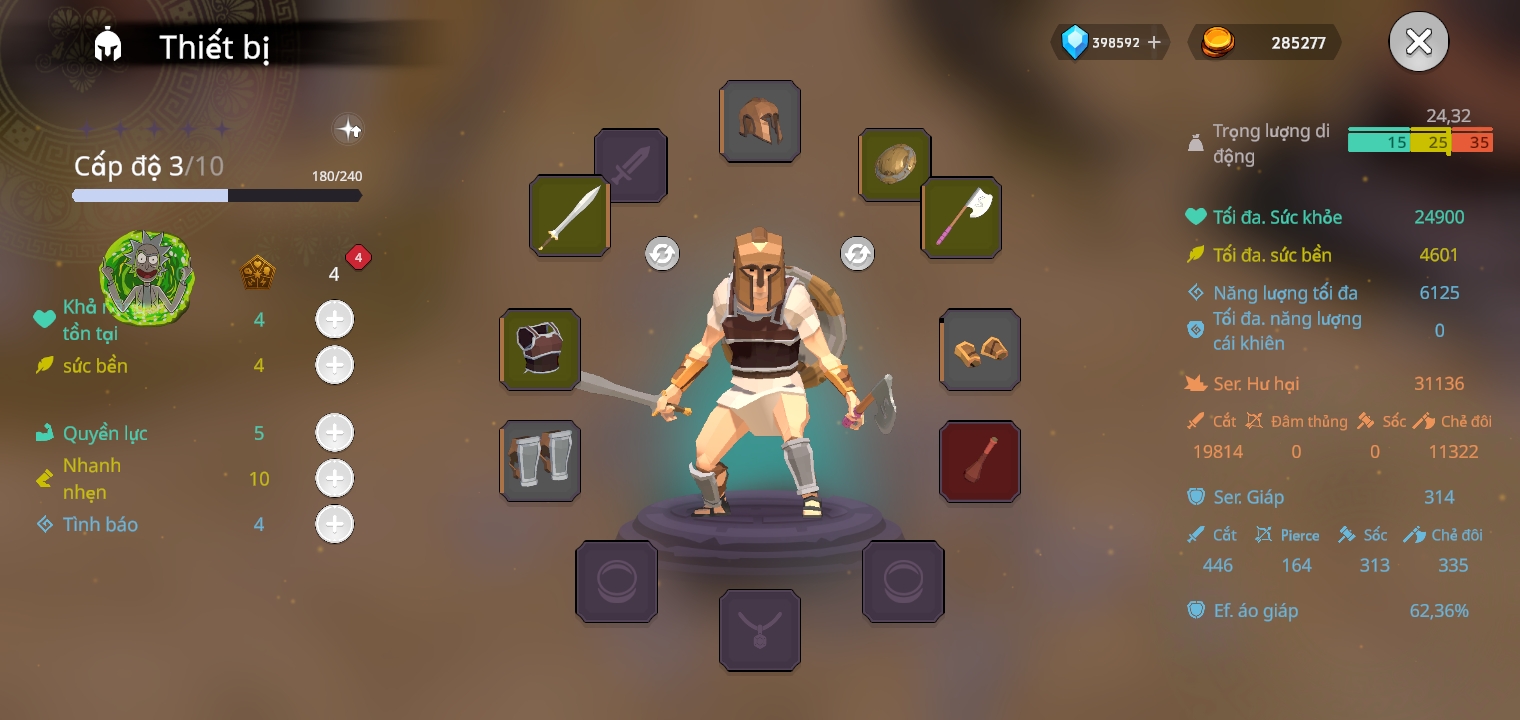Select the bronze gauntlets slot
Screen dimensions: 1520x720
pyautogui.click(x=980, y=349)
